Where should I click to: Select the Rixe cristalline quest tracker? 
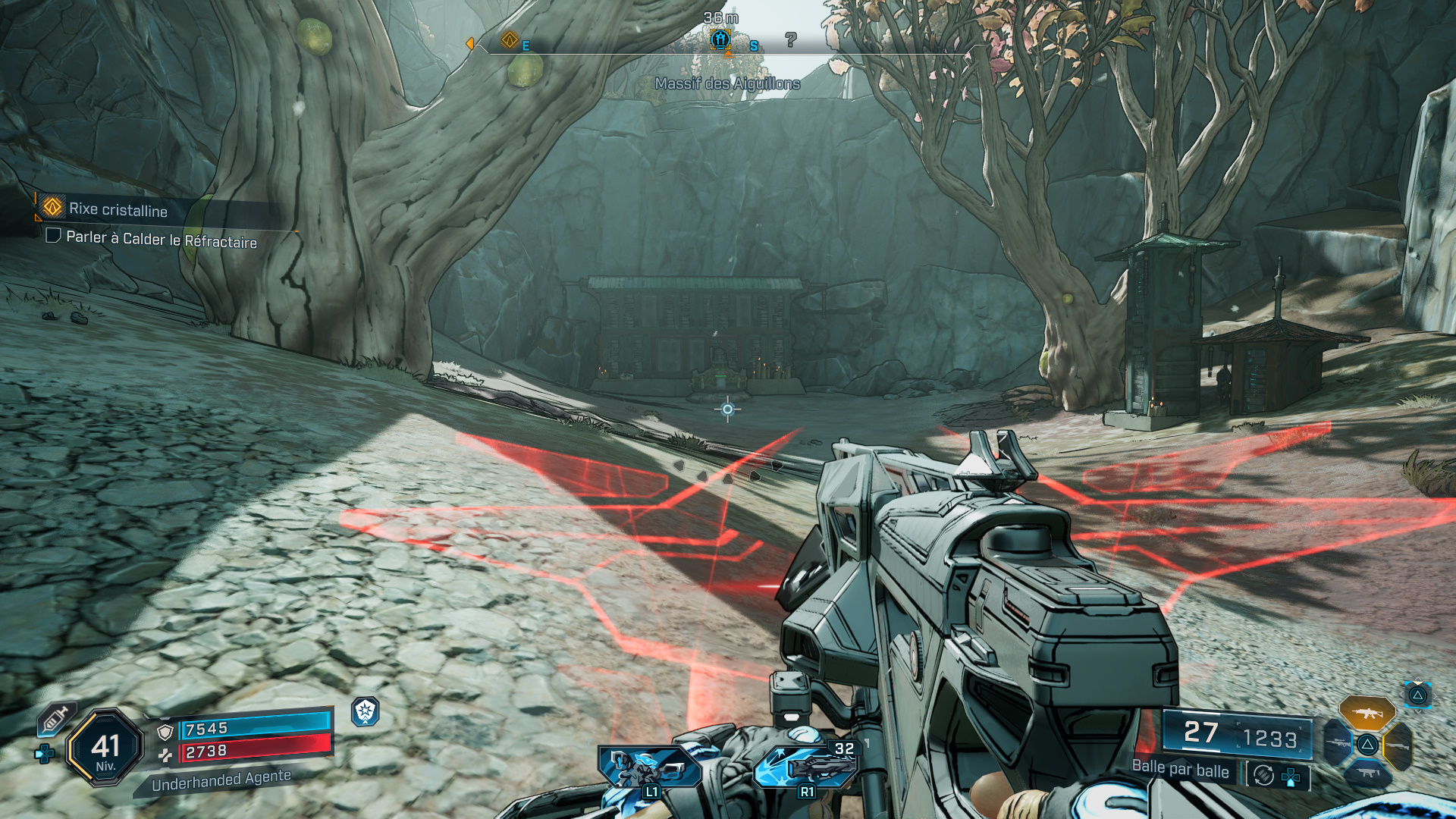[118, 209]
